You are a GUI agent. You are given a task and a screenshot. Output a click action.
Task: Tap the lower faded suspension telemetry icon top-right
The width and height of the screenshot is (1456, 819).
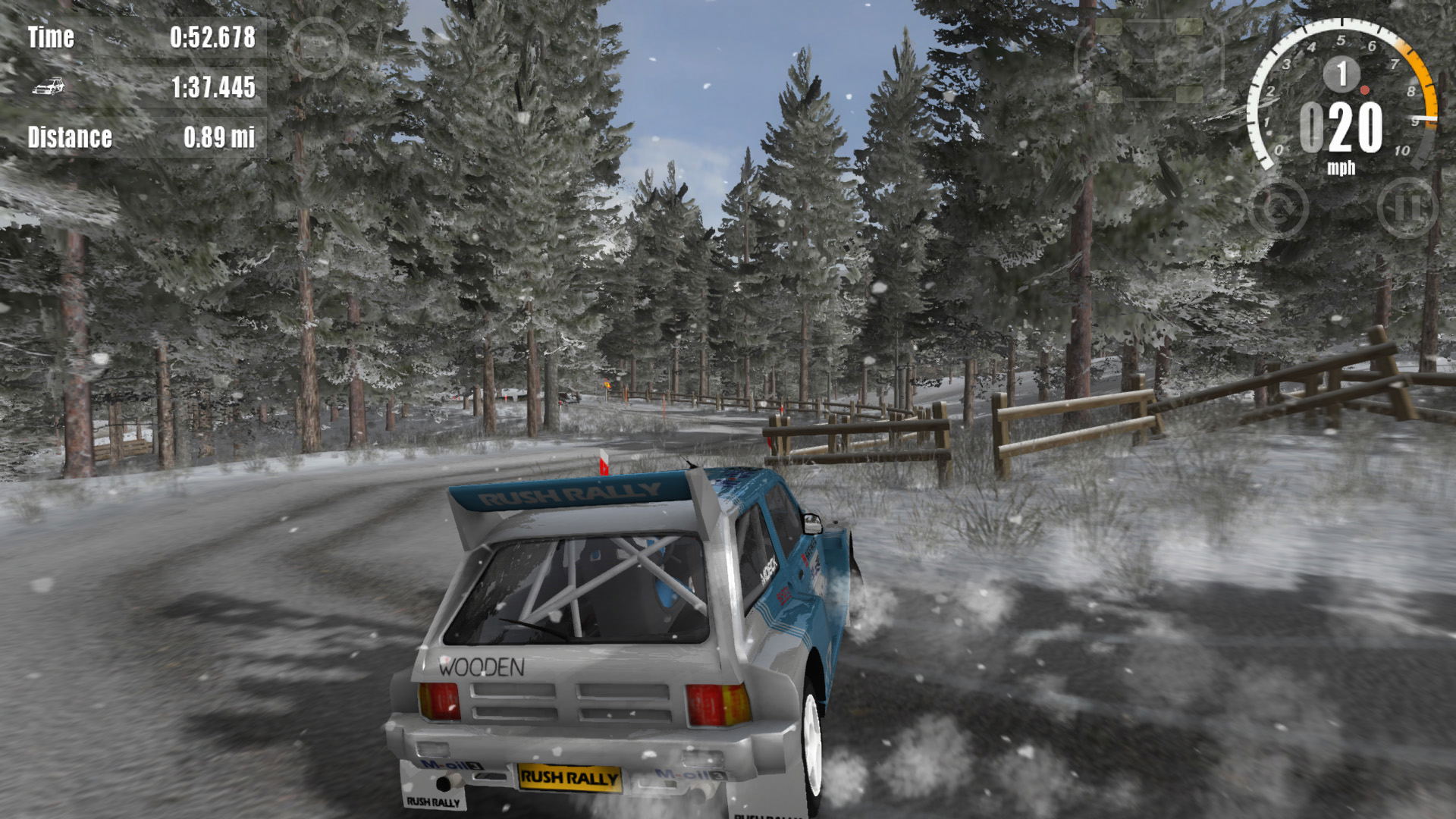pos(1149,93)
